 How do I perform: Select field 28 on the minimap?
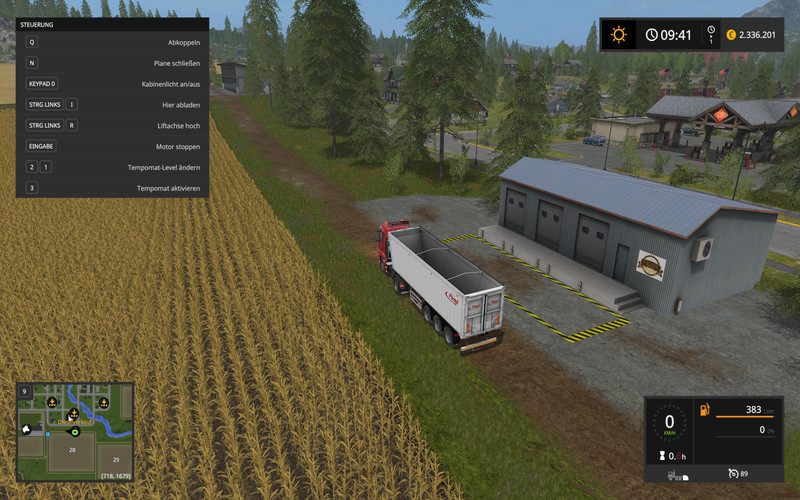click(71, 452)
